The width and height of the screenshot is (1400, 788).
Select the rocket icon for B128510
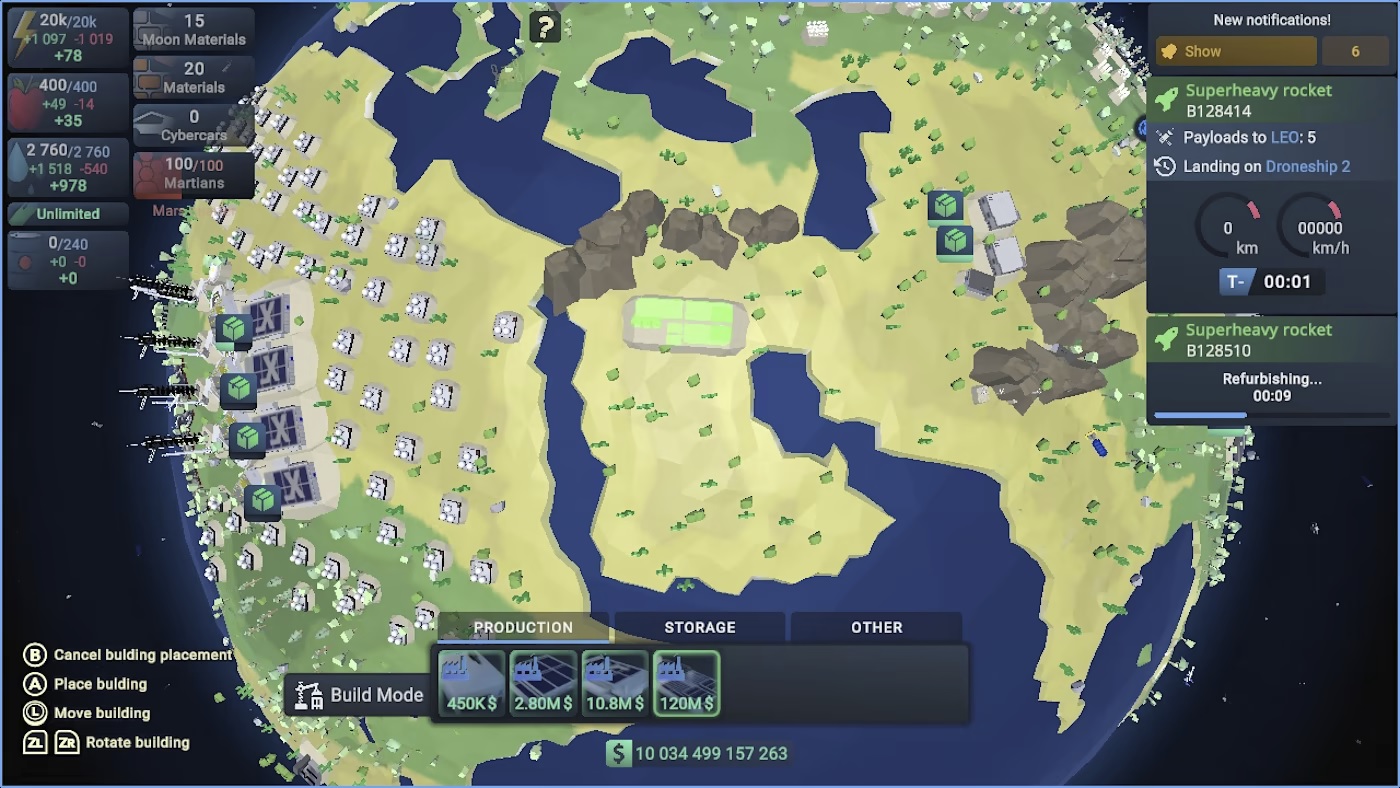(x=1165, y=337)
